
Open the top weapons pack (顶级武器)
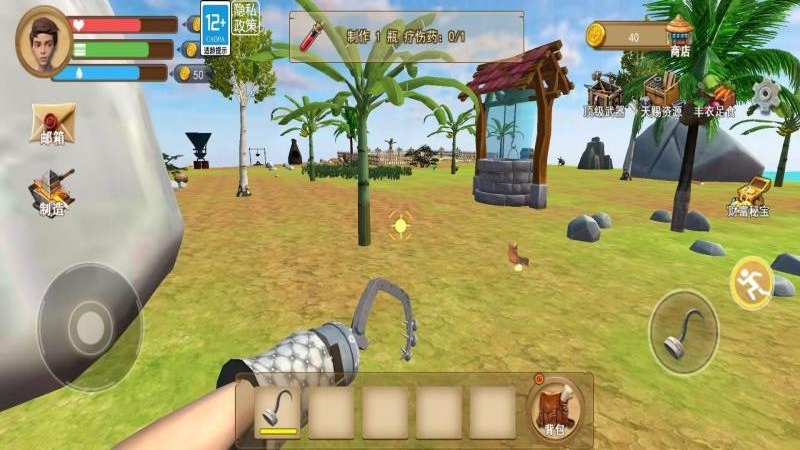[x=603, y=95]
